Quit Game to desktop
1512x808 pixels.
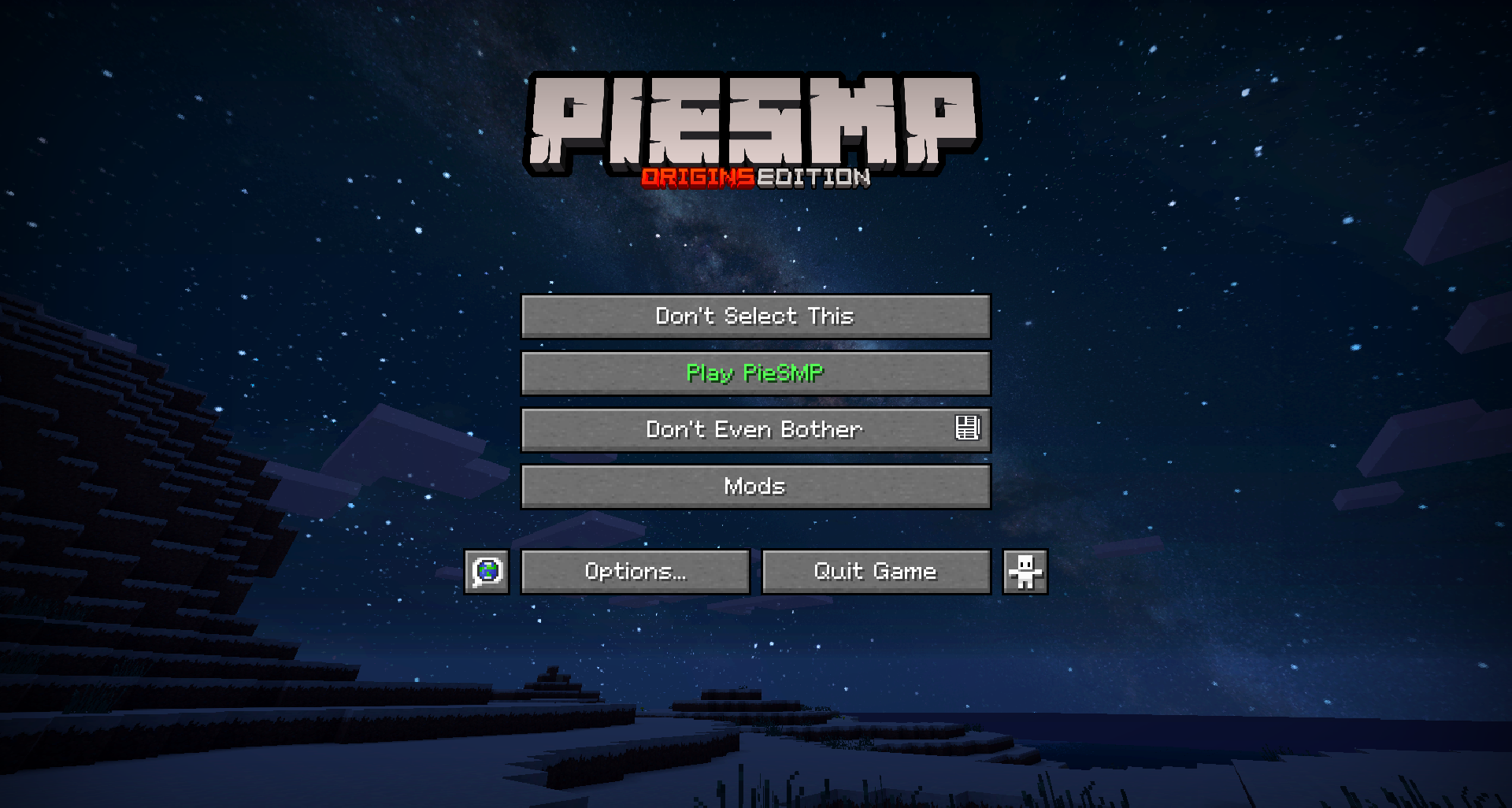click(876, 572)
